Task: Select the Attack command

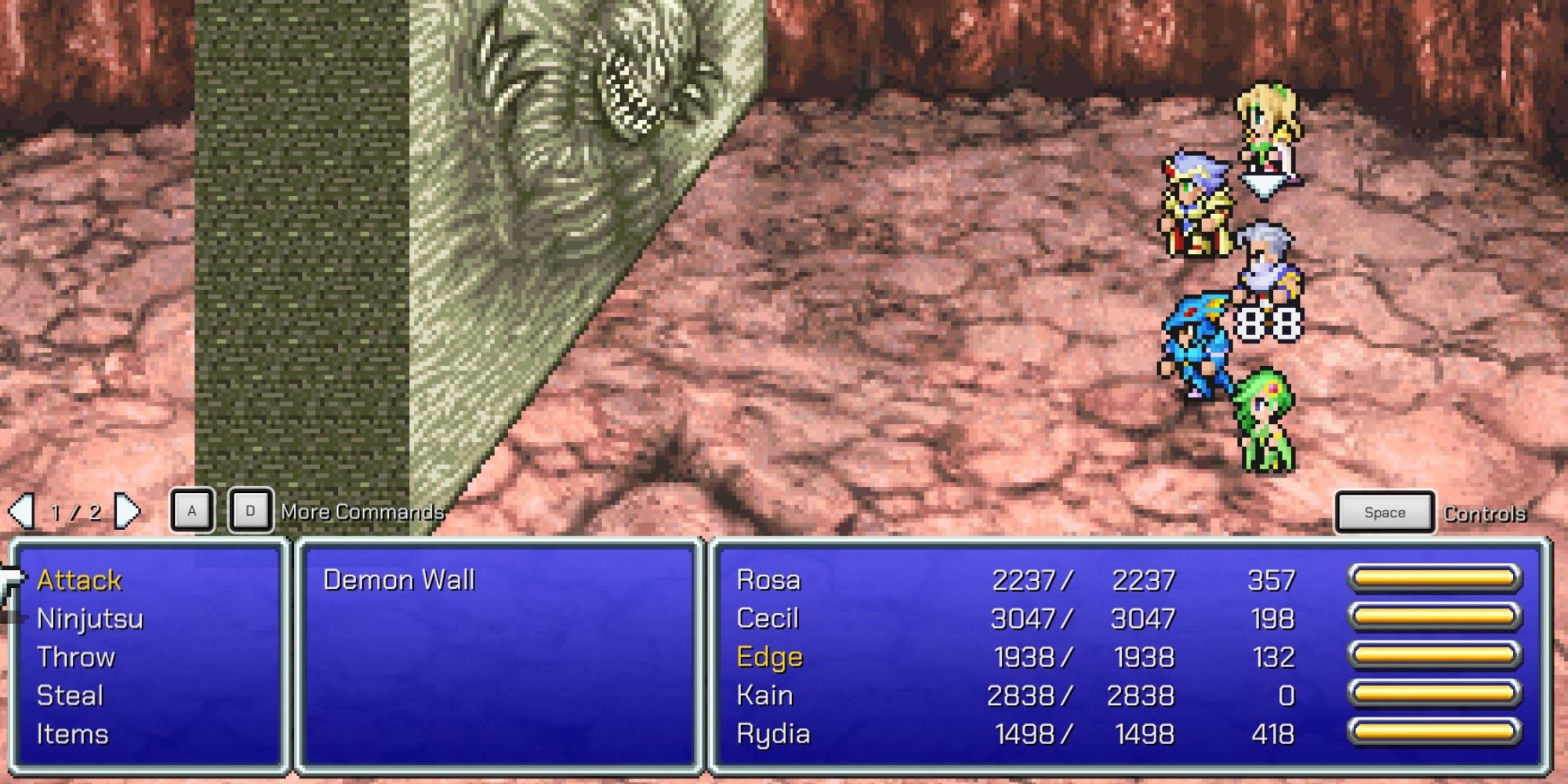Action: pos(80,580)
